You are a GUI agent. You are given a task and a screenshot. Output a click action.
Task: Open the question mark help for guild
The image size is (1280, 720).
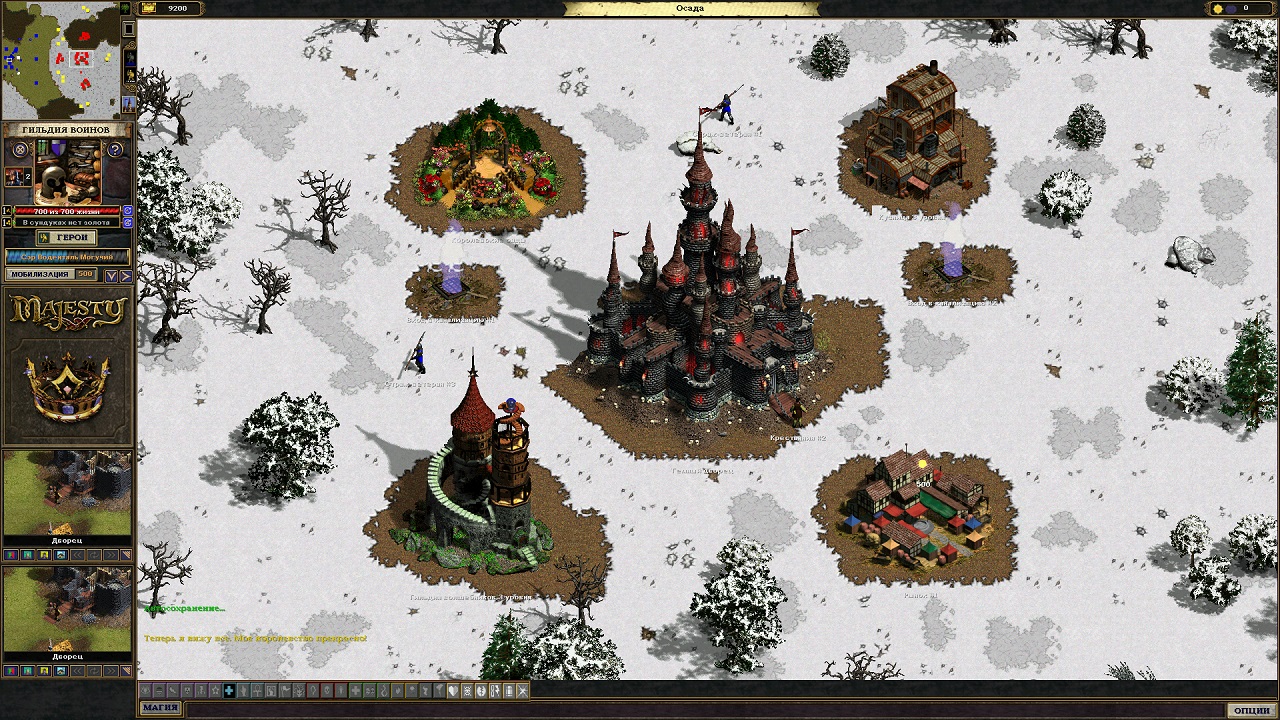[115, 150]
